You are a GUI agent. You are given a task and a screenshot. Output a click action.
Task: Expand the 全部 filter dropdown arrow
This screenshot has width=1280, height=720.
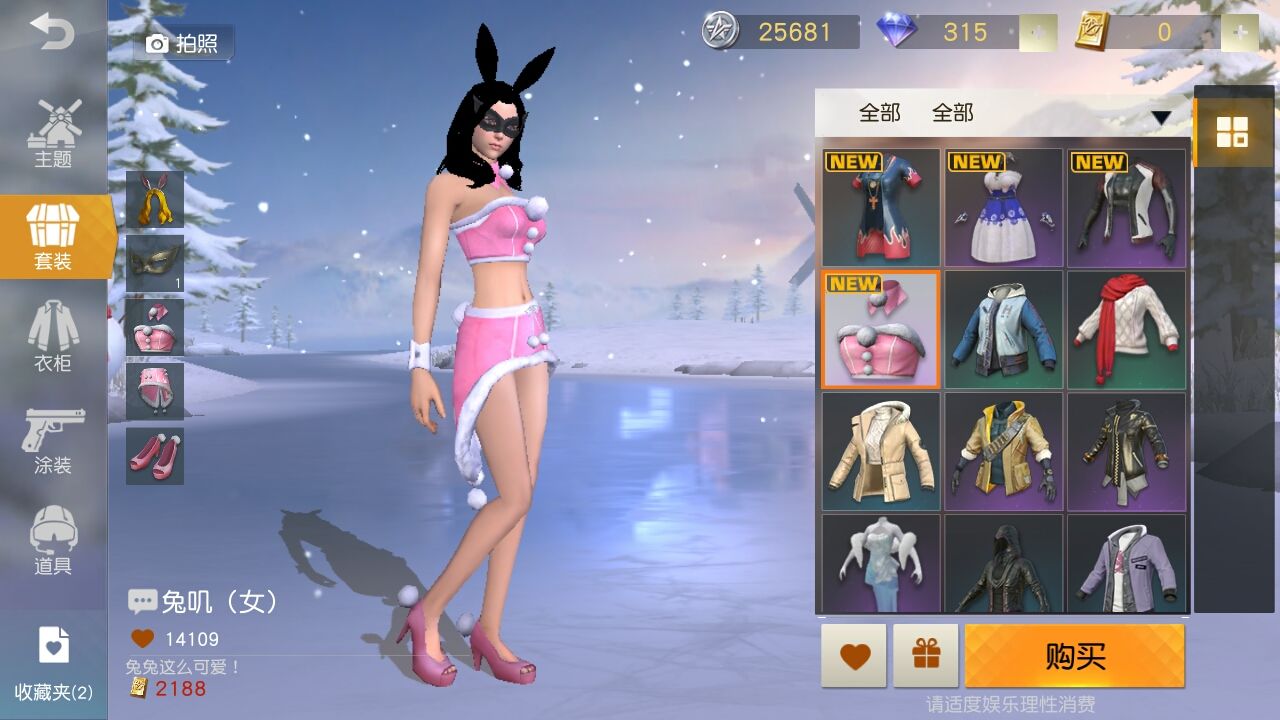[x=1160, y=117]
